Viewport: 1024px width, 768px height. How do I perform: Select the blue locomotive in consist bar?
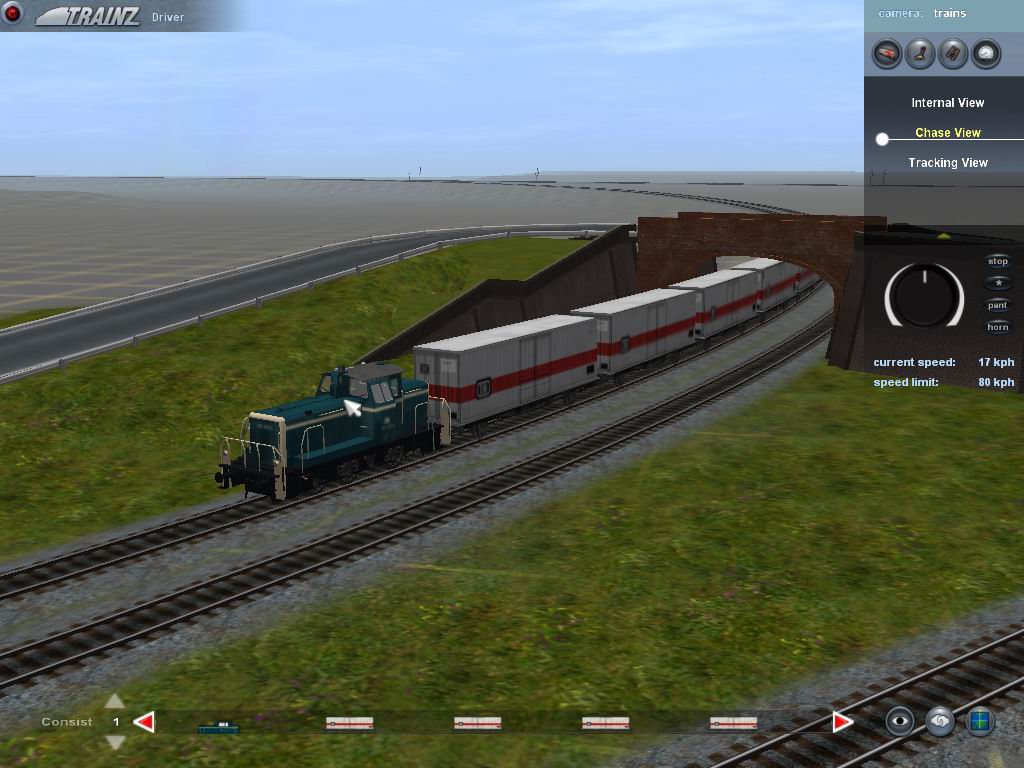click(x=218, y=726)
